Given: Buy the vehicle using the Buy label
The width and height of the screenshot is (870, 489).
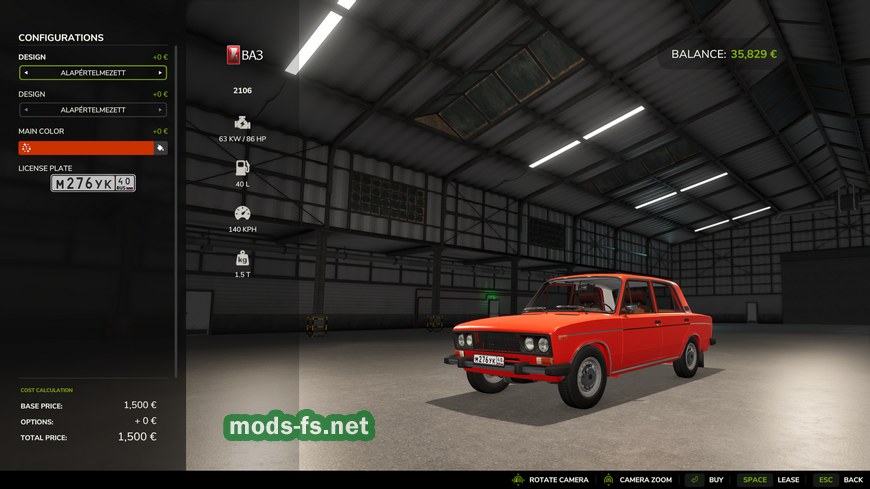Looking at the screenshot, I should (x=716, y=480).
